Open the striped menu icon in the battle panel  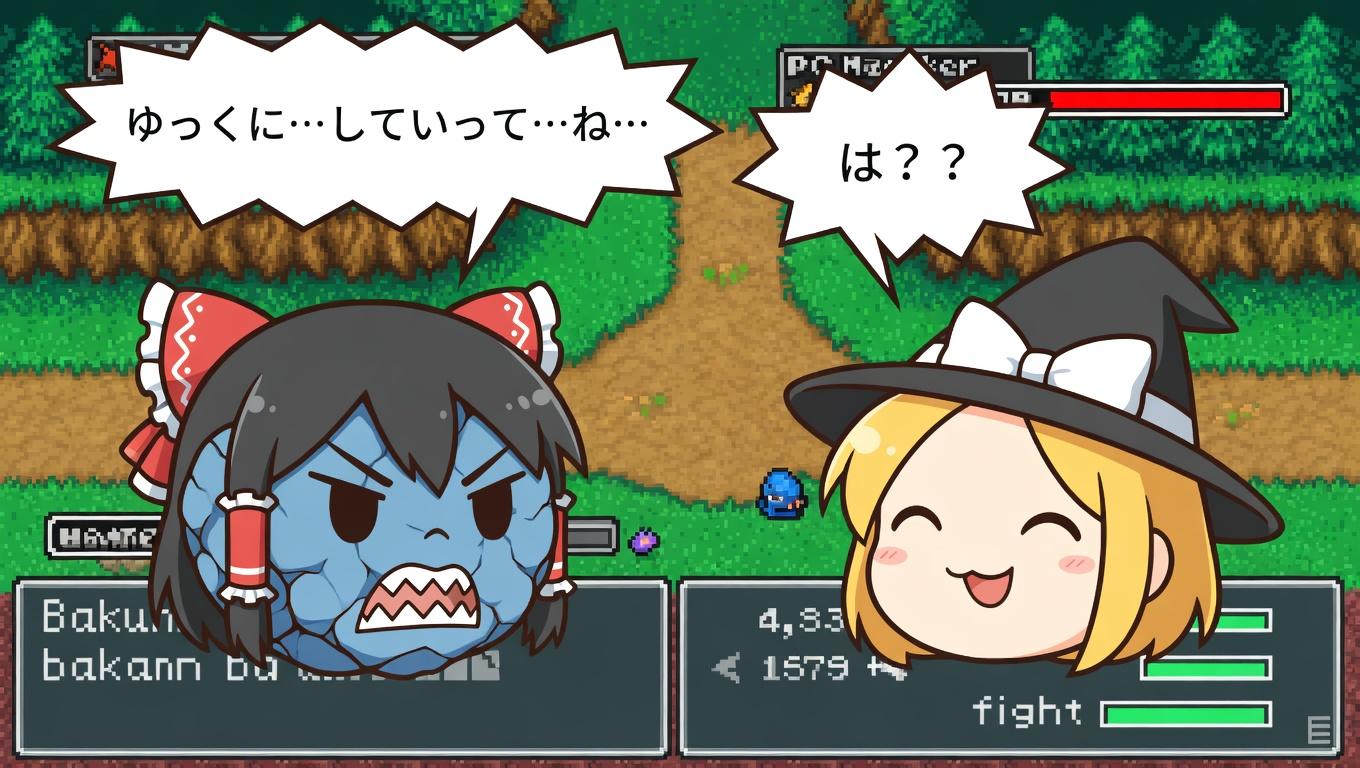click(1319, 730)
